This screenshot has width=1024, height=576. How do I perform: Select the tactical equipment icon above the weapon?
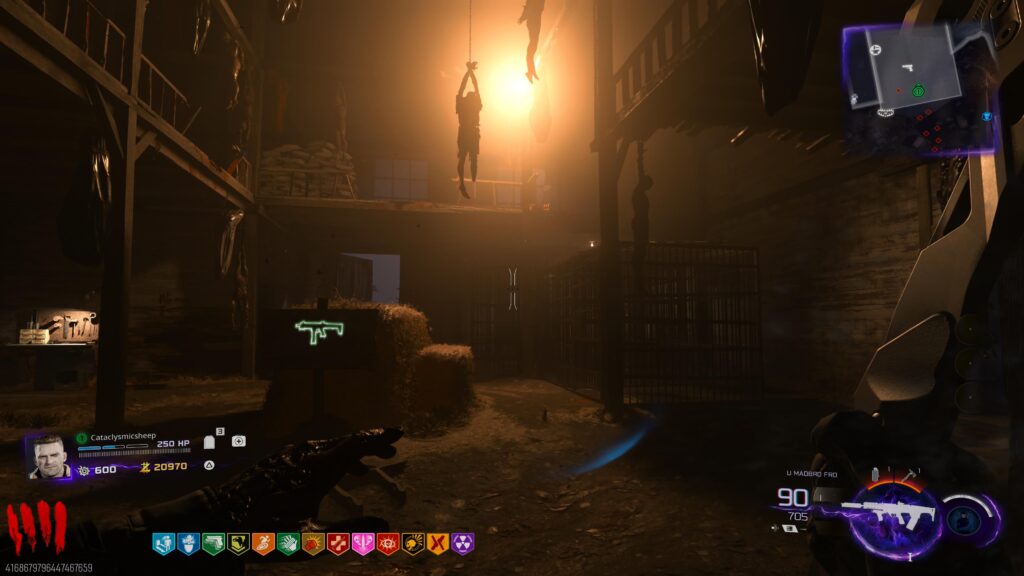click(x=875, y=473)
